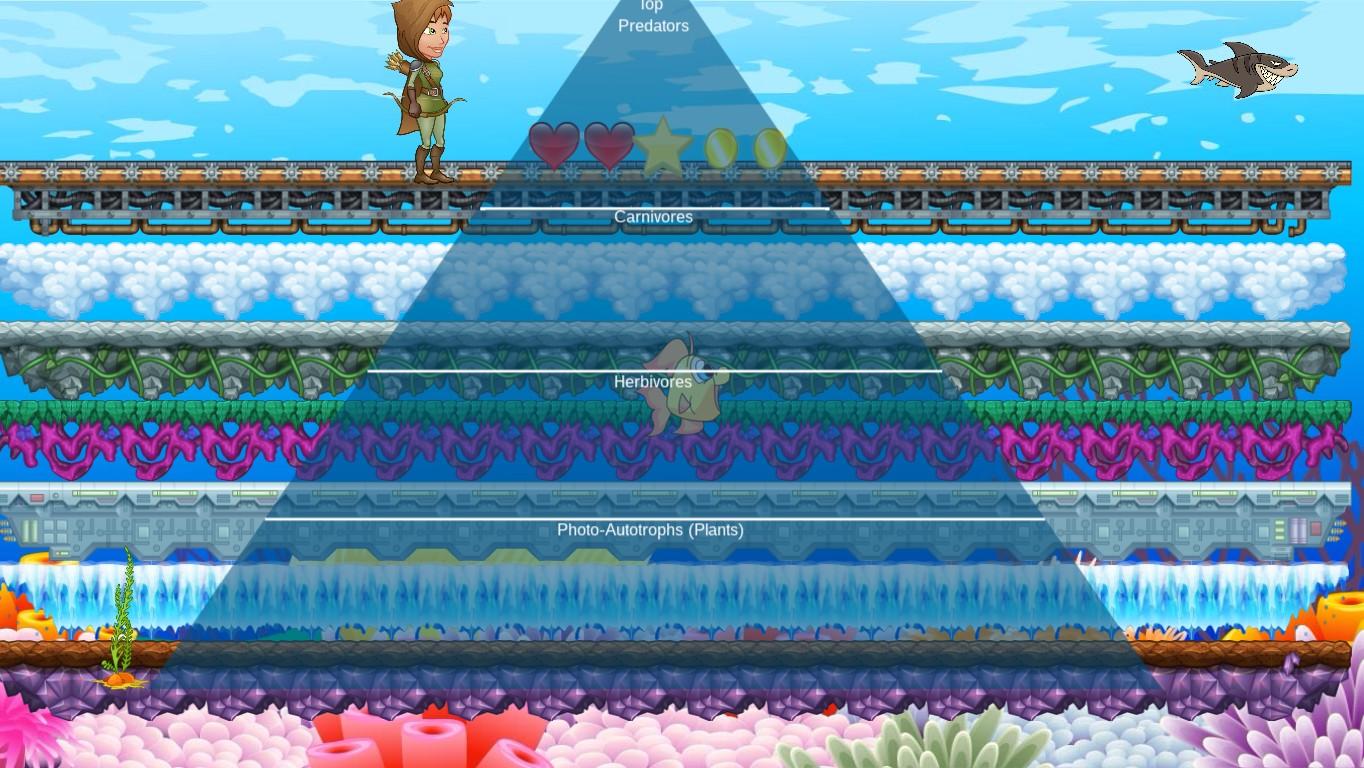Click the Photo-Autotrophs (Plants) text

tap(652, 530)
